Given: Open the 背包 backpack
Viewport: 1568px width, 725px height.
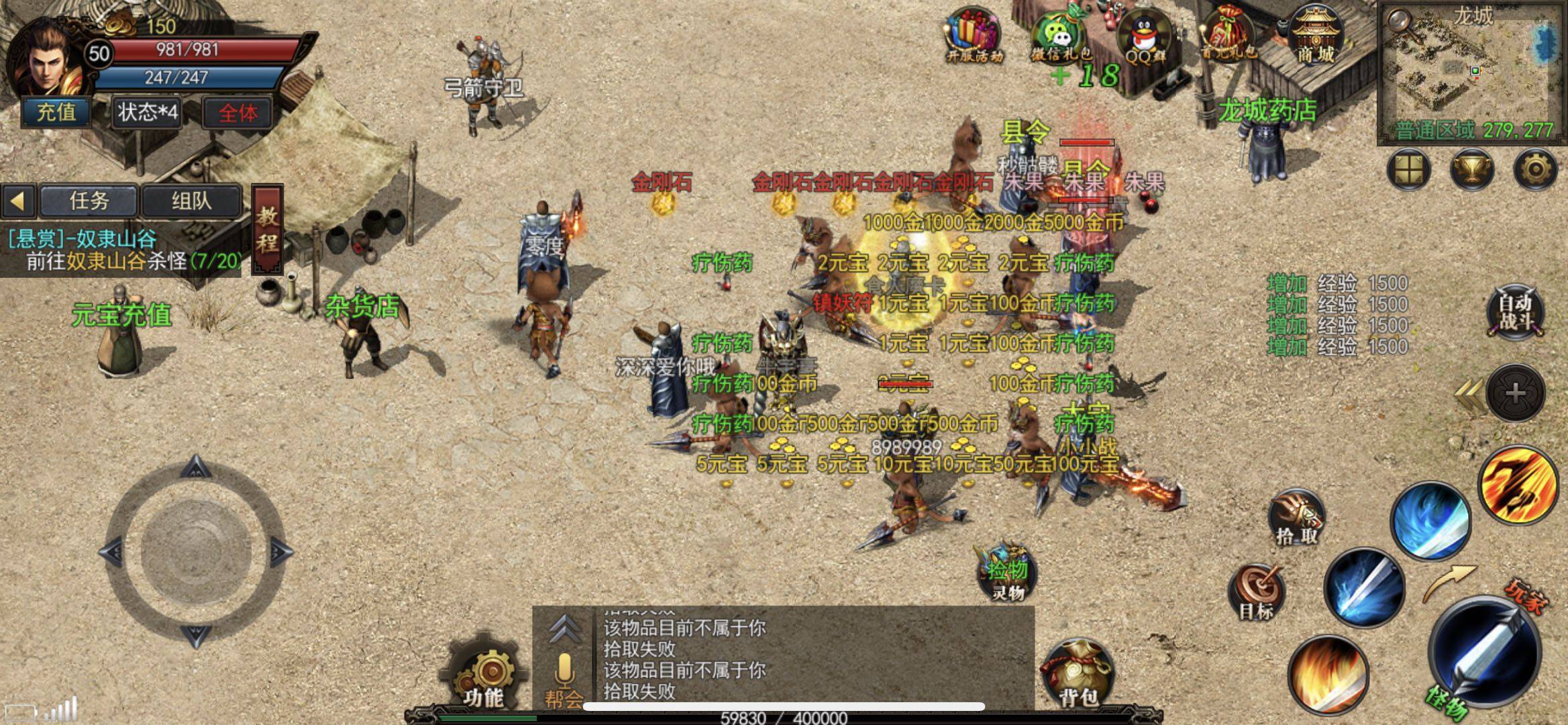Looking at the screenshot, I should point(1078,673).
